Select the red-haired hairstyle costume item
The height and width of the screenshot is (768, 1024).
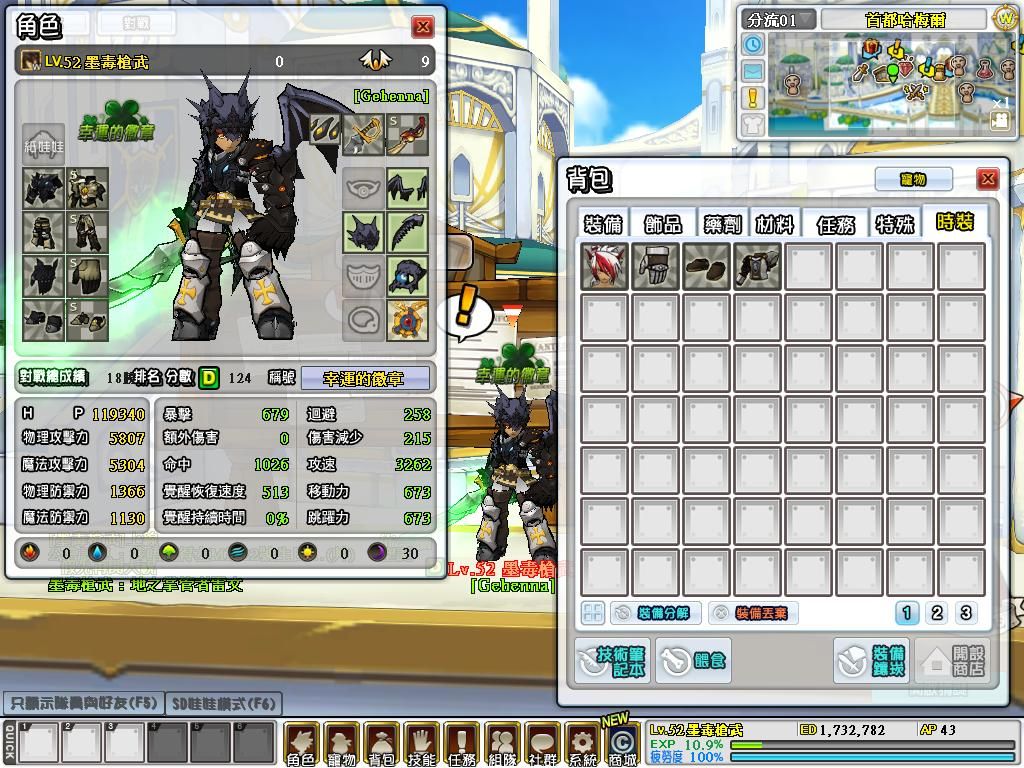click(x=605, y=267)
